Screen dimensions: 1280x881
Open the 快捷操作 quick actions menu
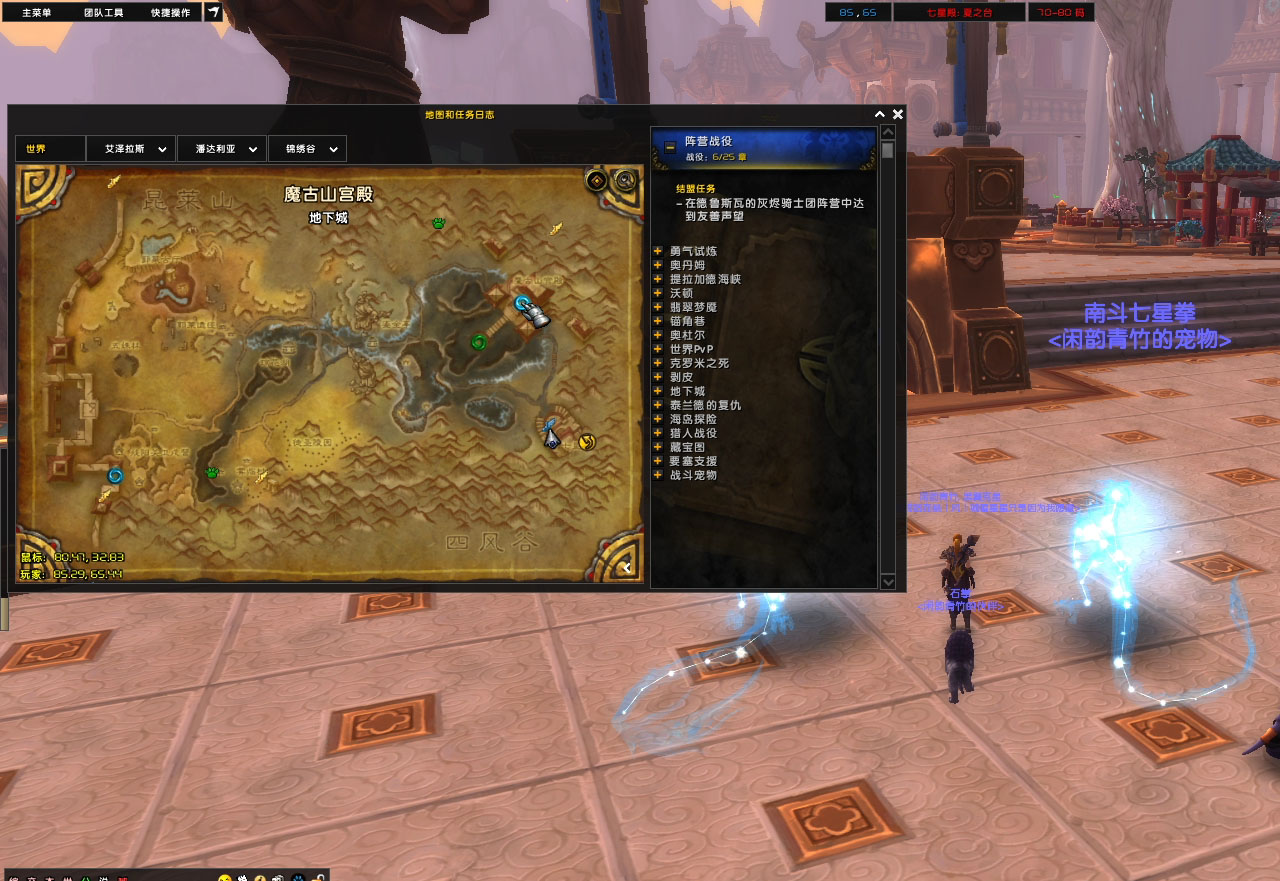[x=171, y=13]
